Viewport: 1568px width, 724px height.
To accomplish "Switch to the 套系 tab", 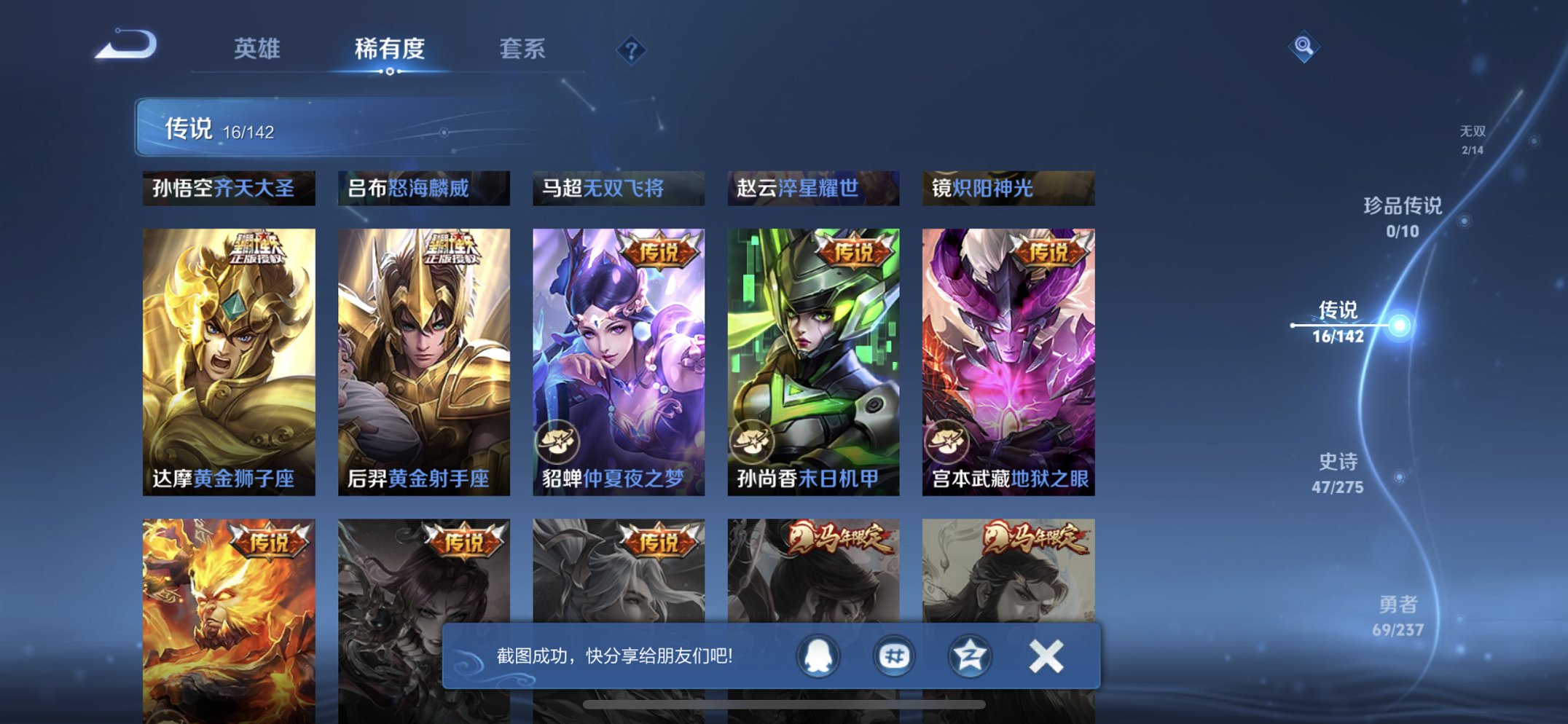I will 521,49.
